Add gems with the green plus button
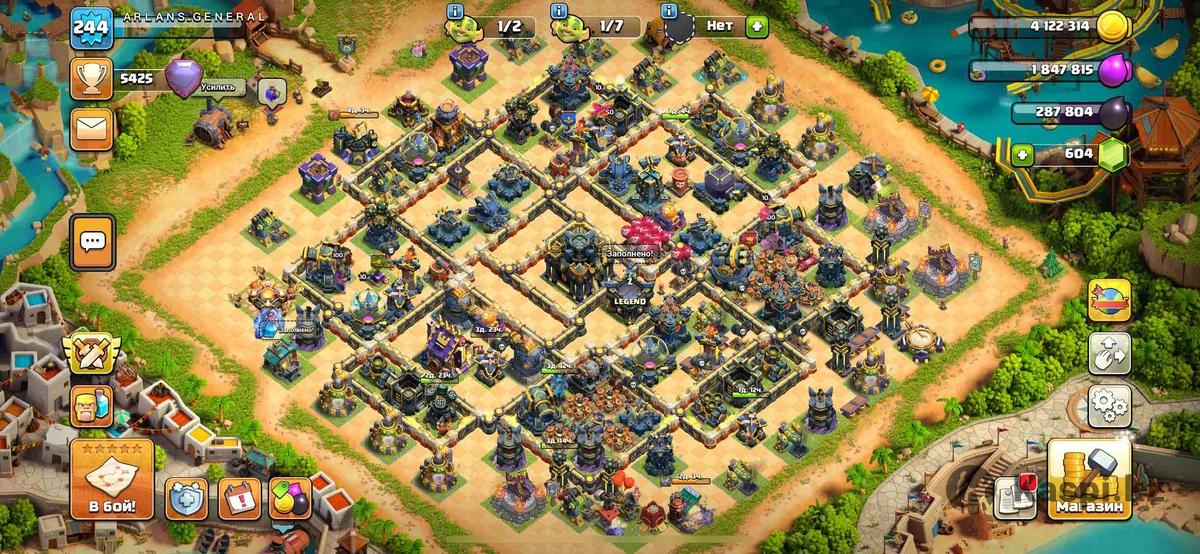The height and width of the screenshot is (554, 1200). pos(1022,154)
